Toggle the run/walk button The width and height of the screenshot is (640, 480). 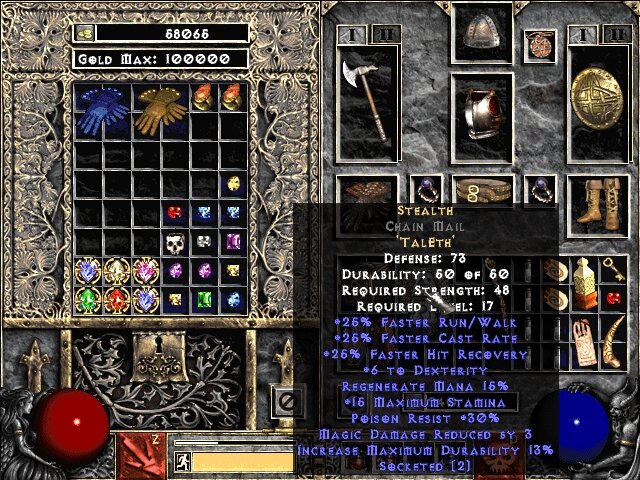point(182,461)
